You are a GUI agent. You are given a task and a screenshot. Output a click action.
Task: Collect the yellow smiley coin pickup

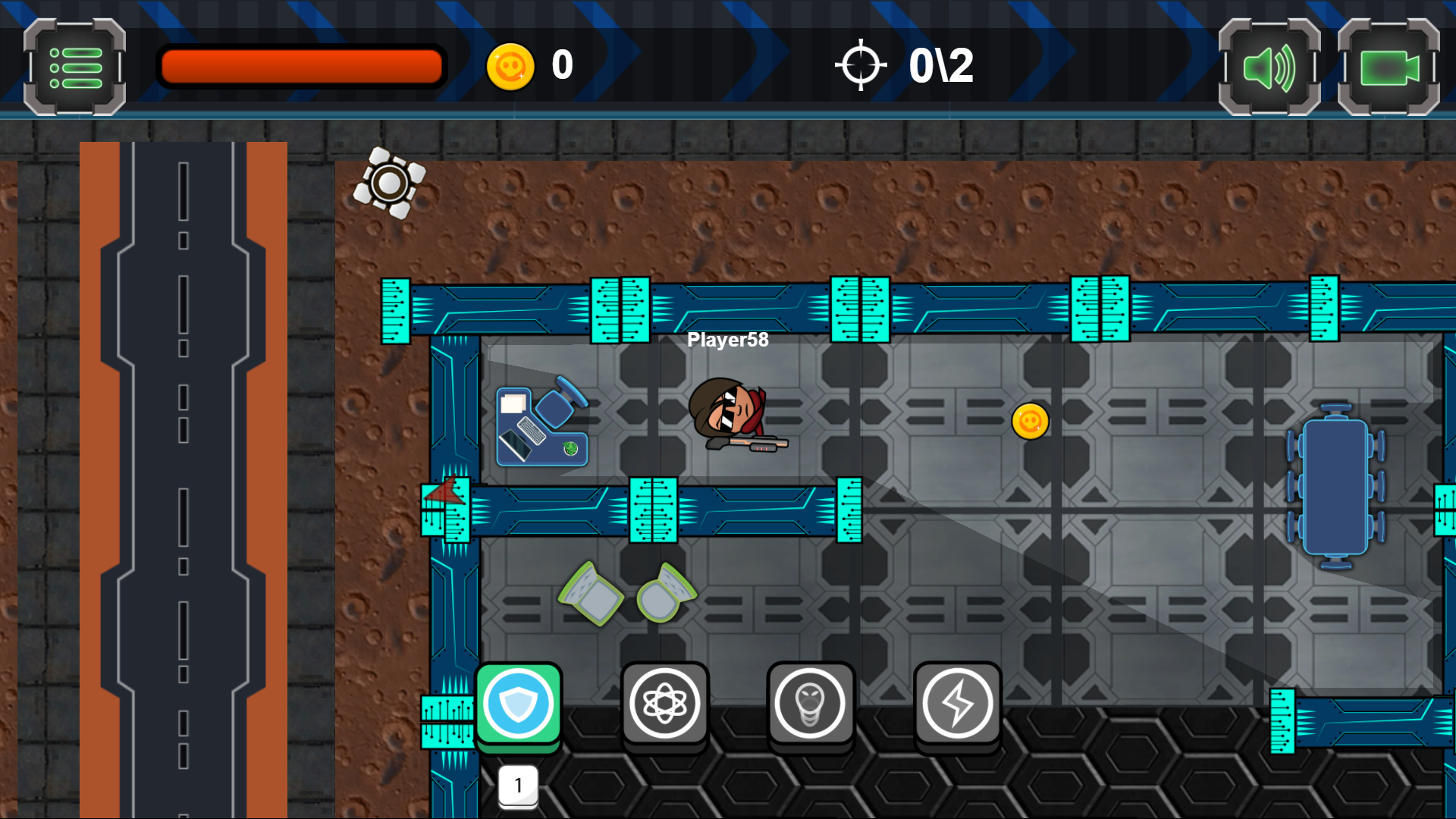pyautogui.click(x=1030, y=422)
